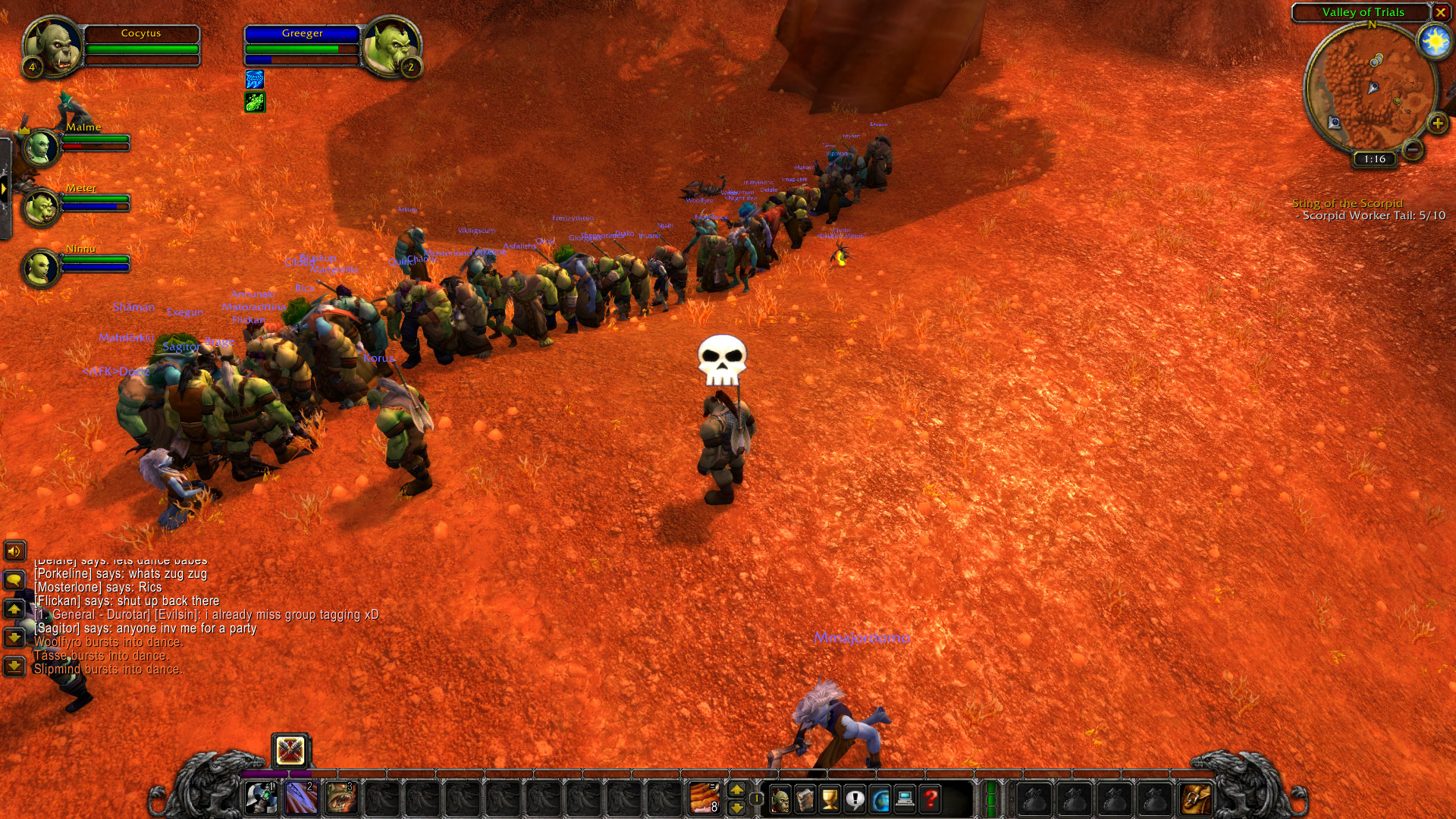
Task: Click the sun day/night indicator on the minimap
Action: (x=1436, y=42)
